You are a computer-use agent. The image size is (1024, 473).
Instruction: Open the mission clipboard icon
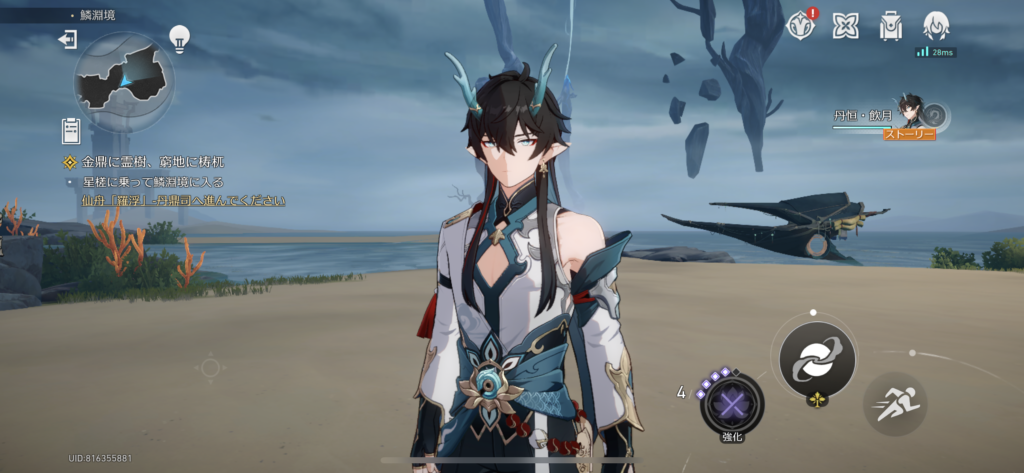point(70,130)
